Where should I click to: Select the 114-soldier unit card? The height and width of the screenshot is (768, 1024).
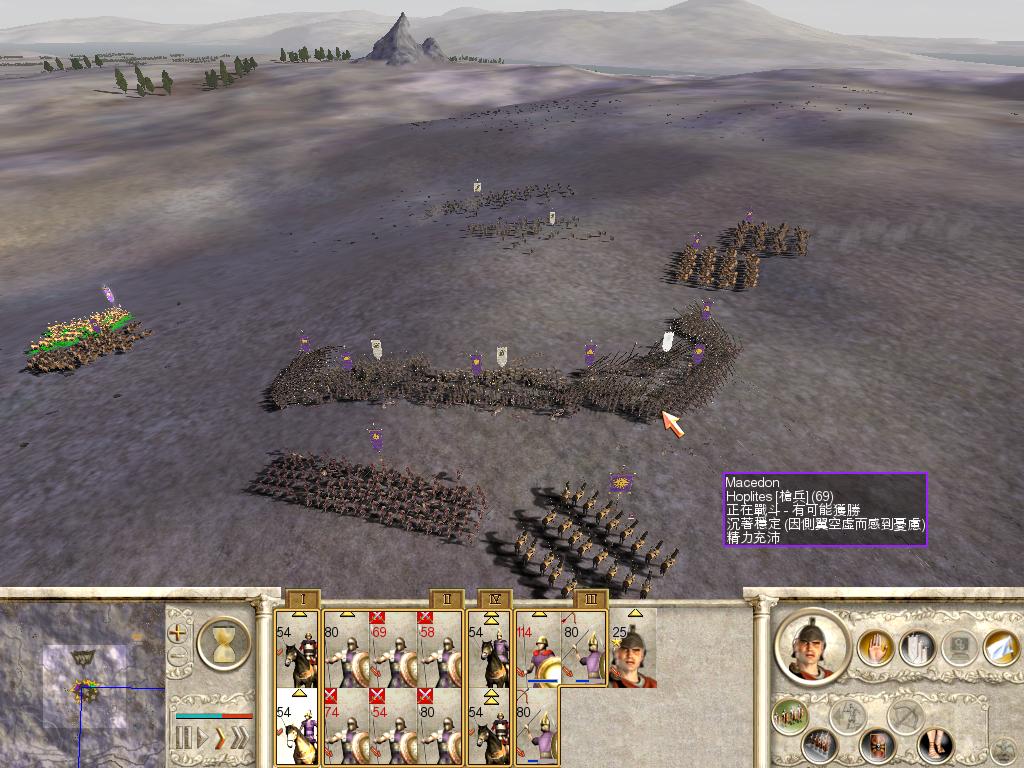tap(538, 650)
